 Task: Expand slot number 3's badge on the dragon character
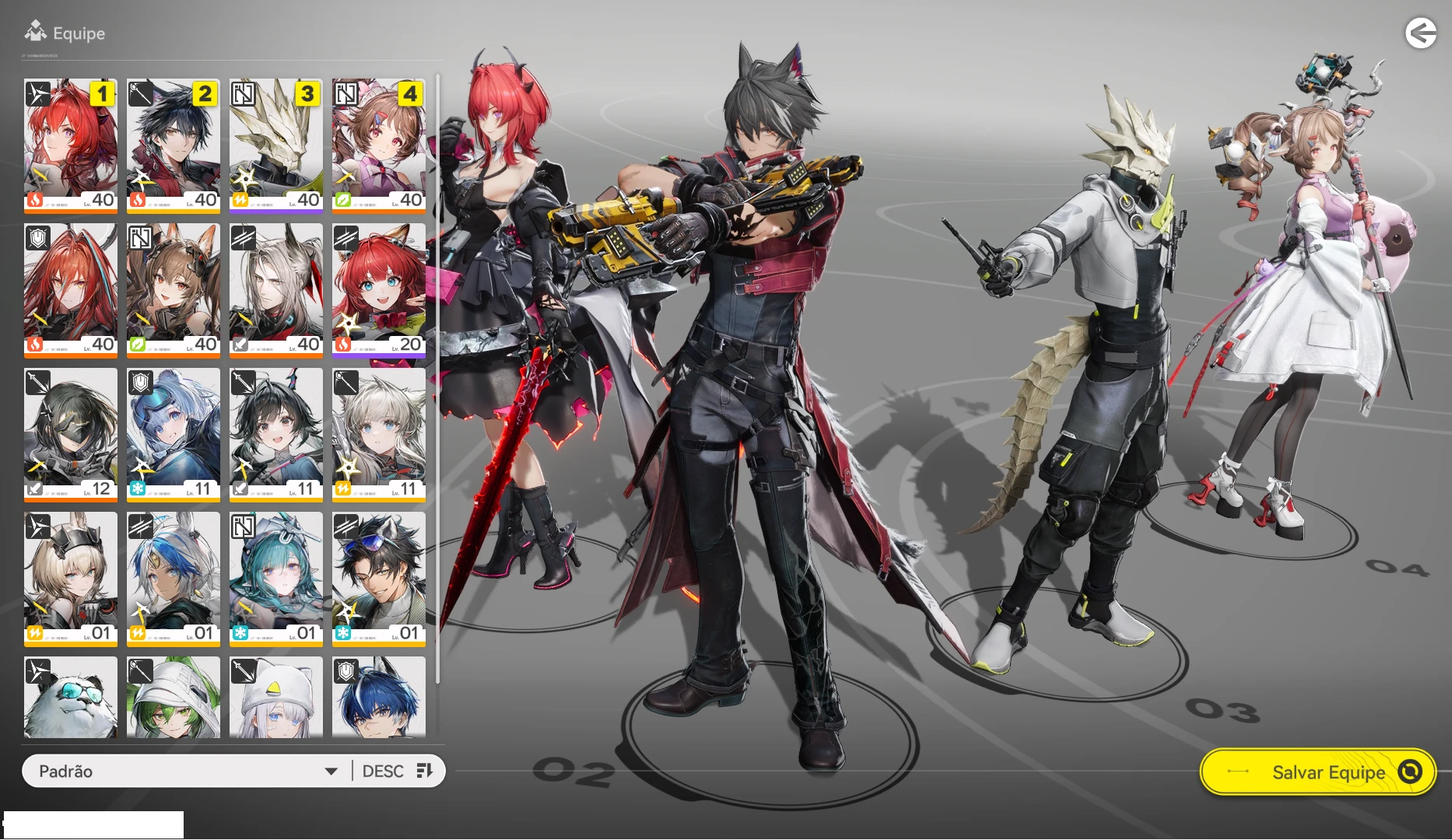307,93
